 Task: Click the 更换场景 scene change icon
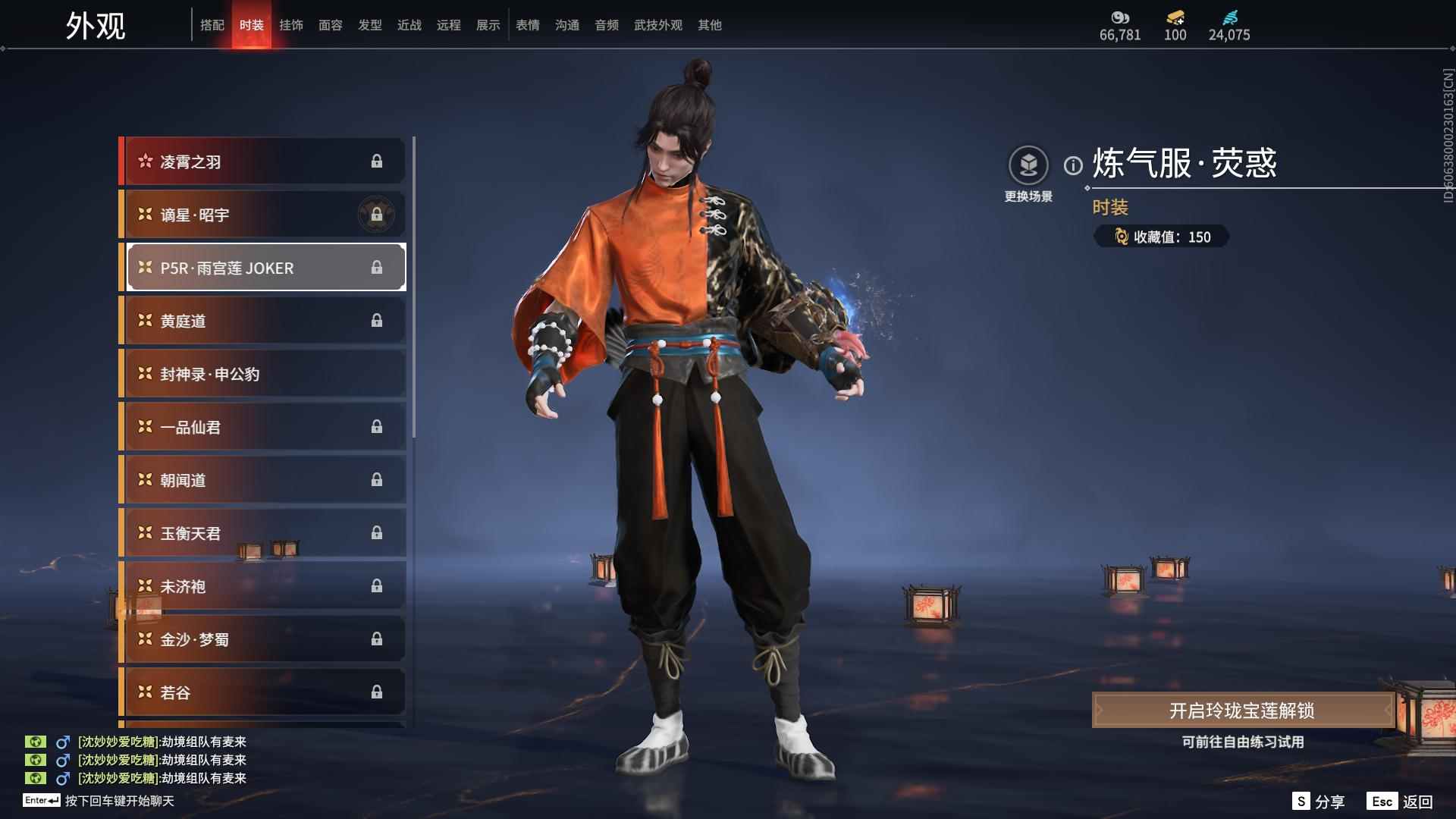pyautogui.click(x=1028, y=166)
